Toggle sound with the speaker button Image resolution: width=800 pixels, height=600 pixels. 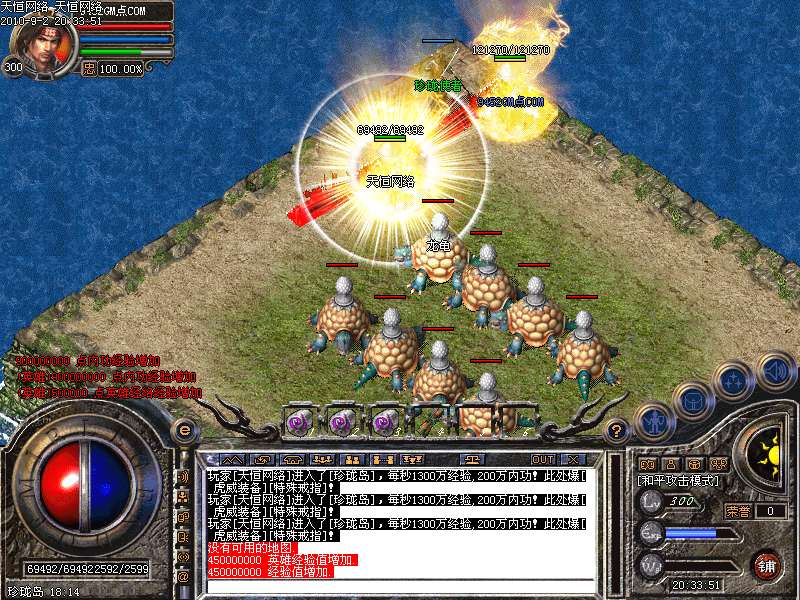[x=776, y=371]
